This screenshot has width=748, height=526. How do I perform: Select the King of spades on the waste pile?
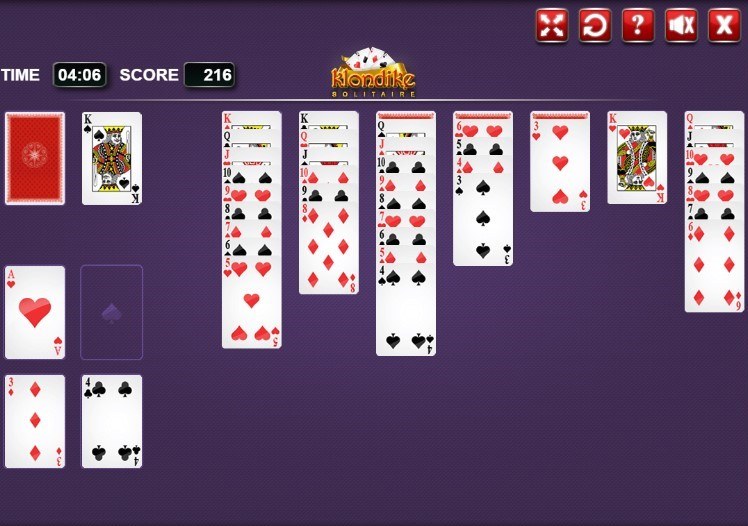tap(111, 158)
